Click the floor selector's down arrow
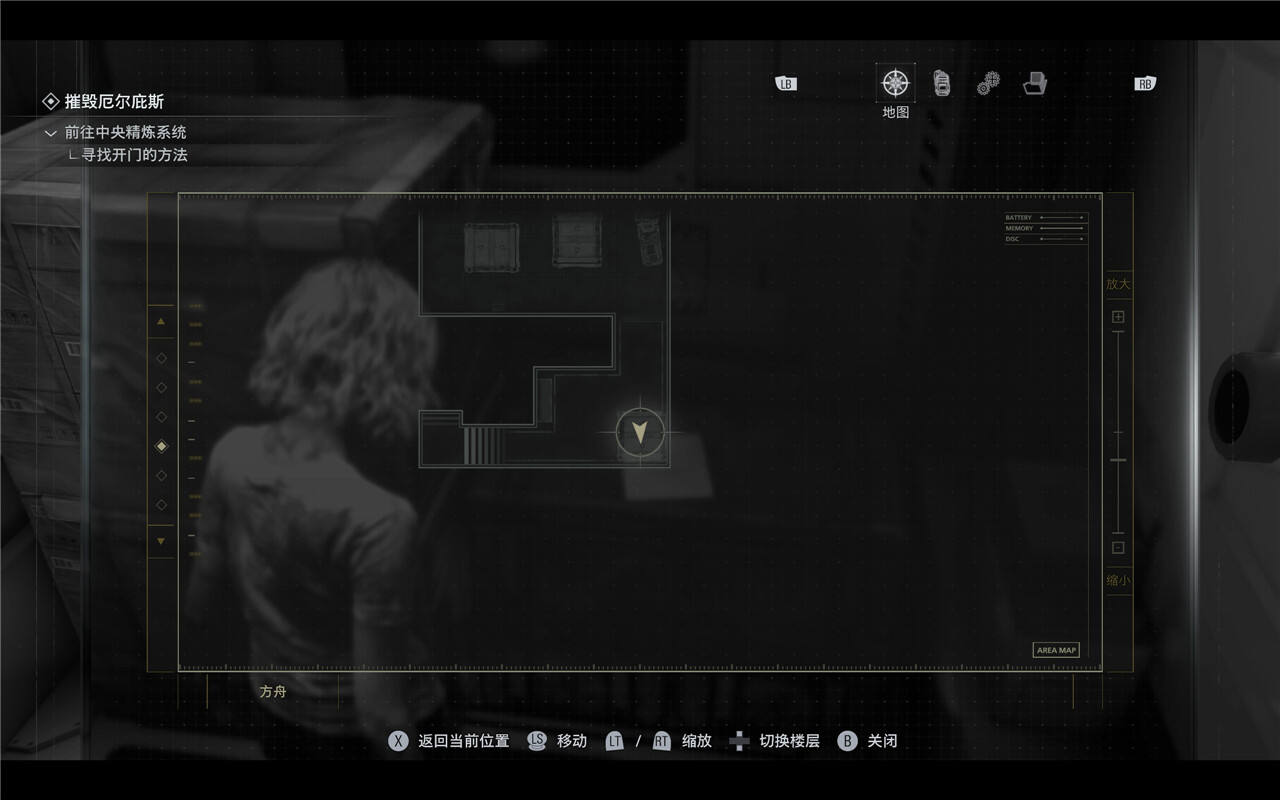This screenshot has height=800, width=1280. (161, 541)
